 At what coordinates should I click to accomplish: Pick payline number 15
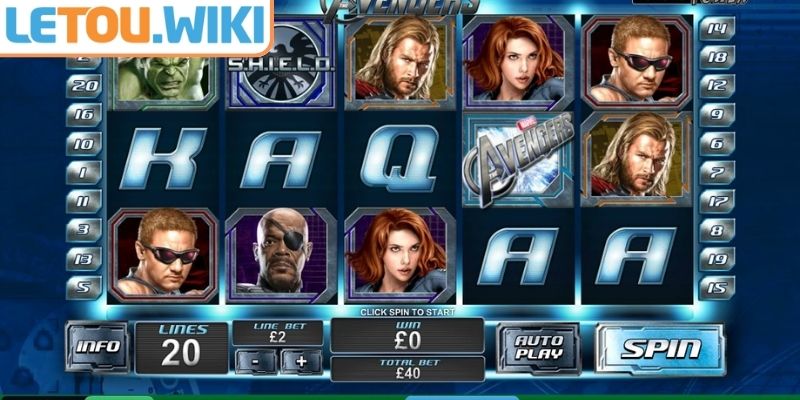(x=716, y=287)
